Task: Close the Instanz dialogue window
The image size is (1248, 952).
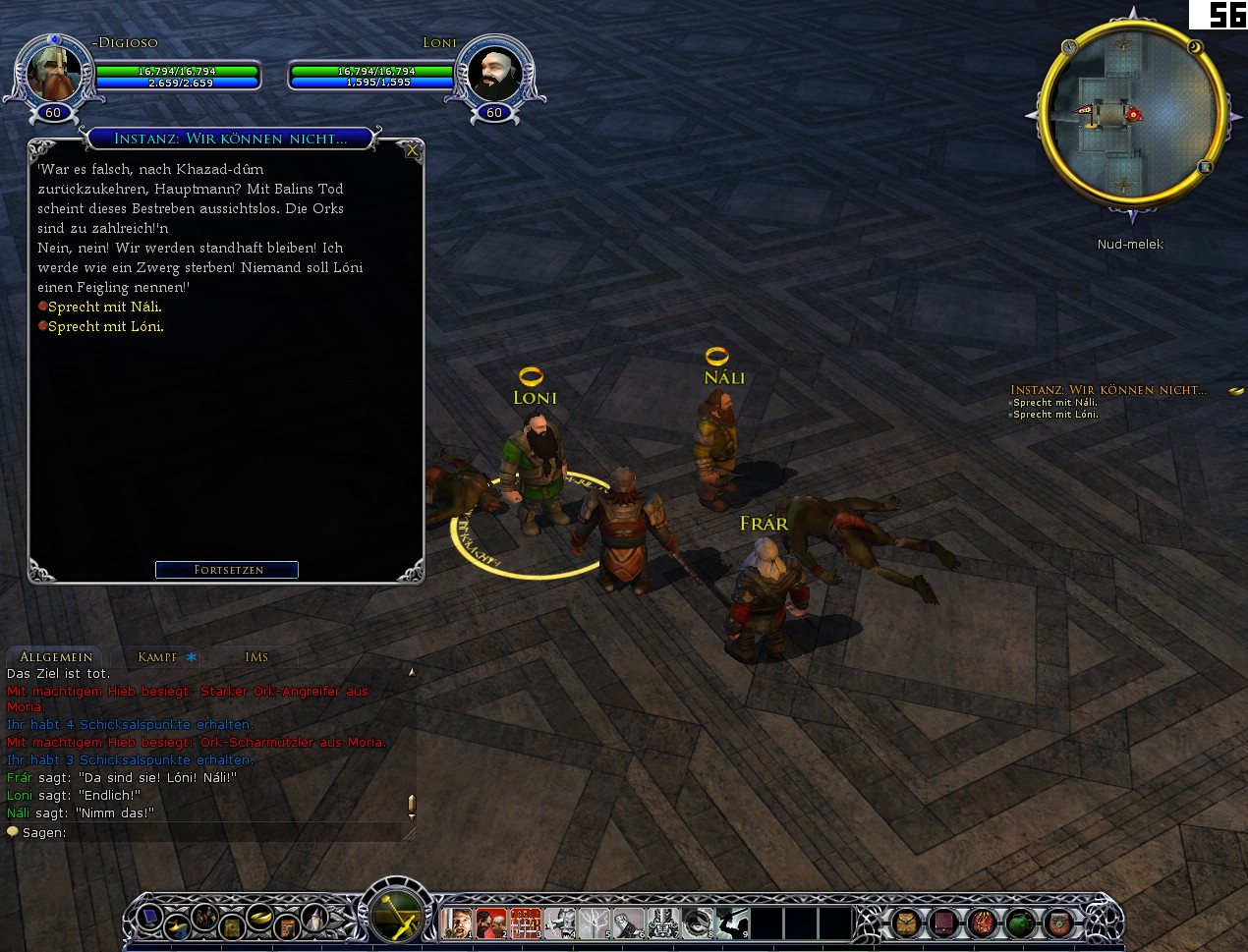Action: click(x=413, y=150)
